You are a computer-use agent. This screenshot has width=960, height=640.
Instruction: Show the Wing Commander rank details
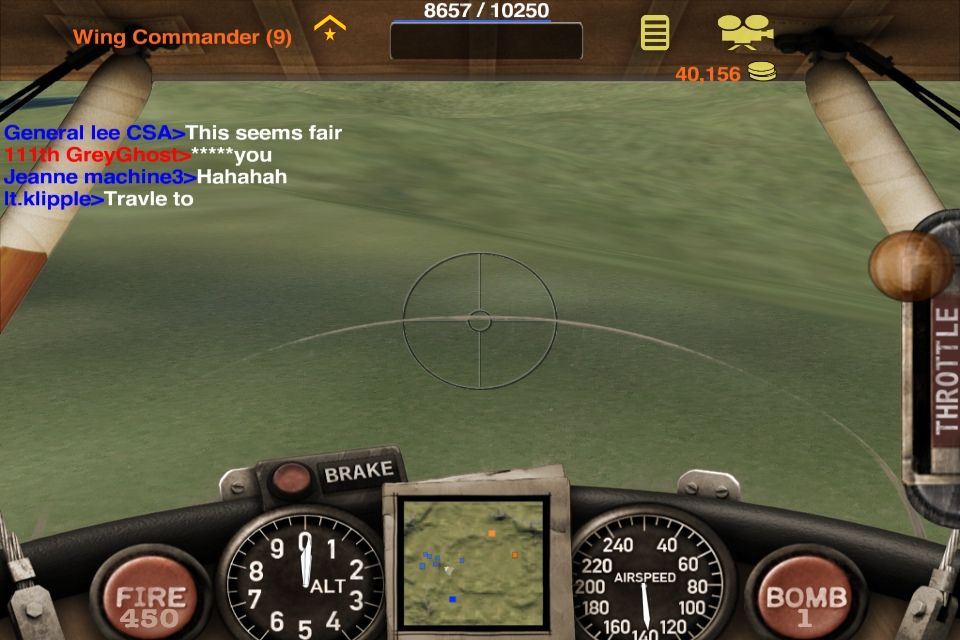coord(182,37)
